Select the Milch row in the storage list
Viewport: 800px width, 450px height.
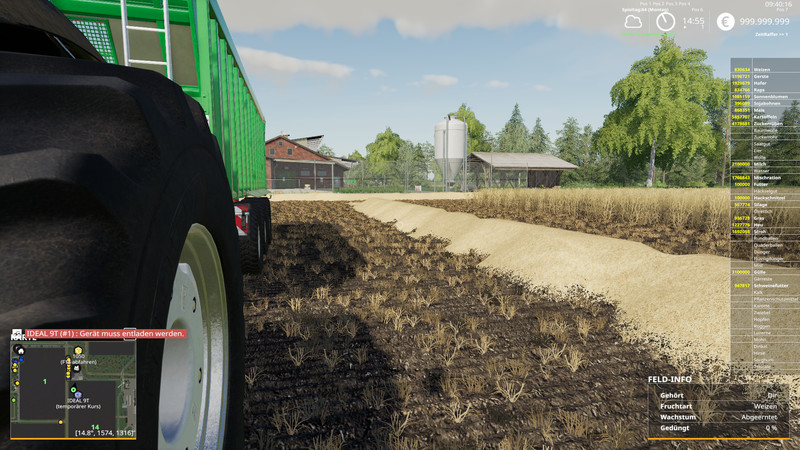pos(764,164)
